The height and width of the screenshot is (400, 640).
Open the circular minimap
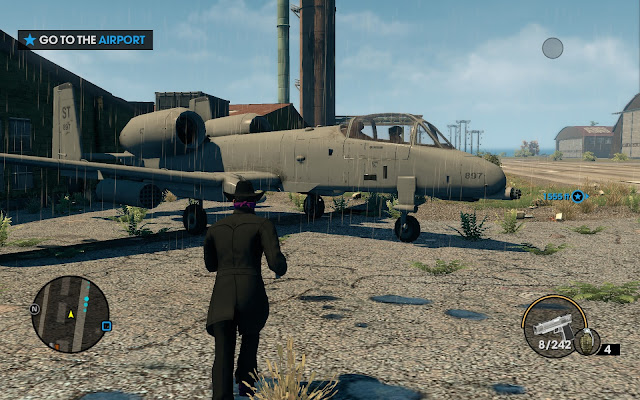(70, 314)
